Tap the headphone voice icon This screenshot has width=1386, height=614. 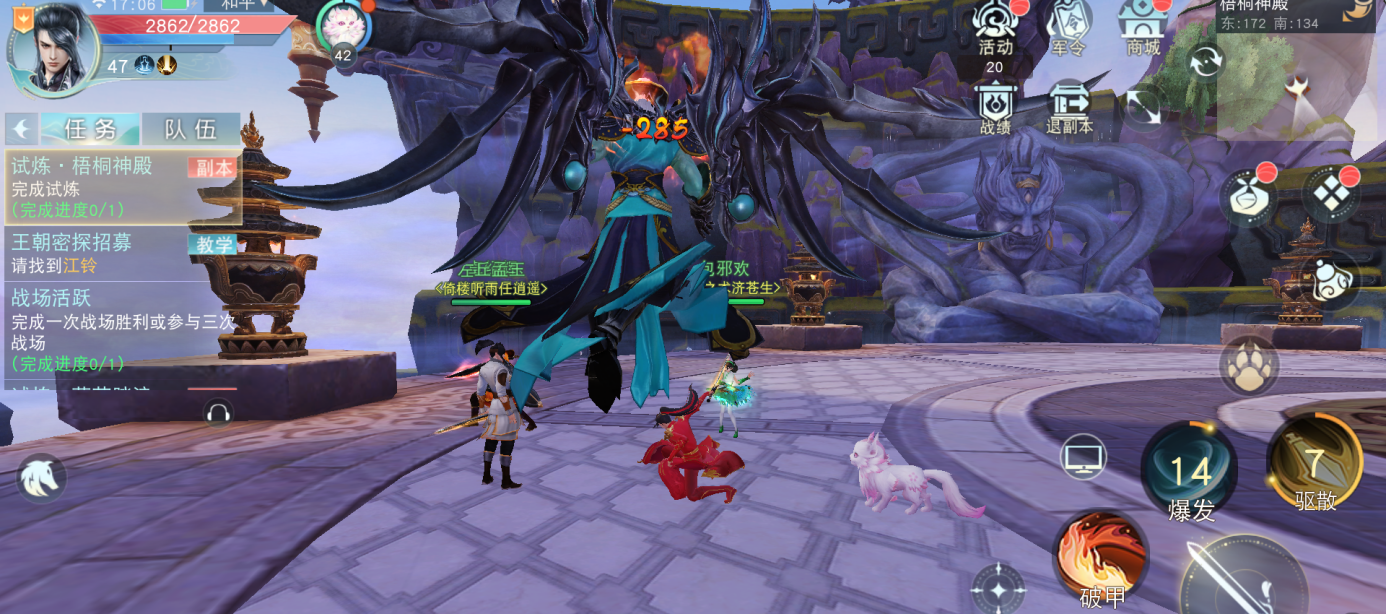217,412
